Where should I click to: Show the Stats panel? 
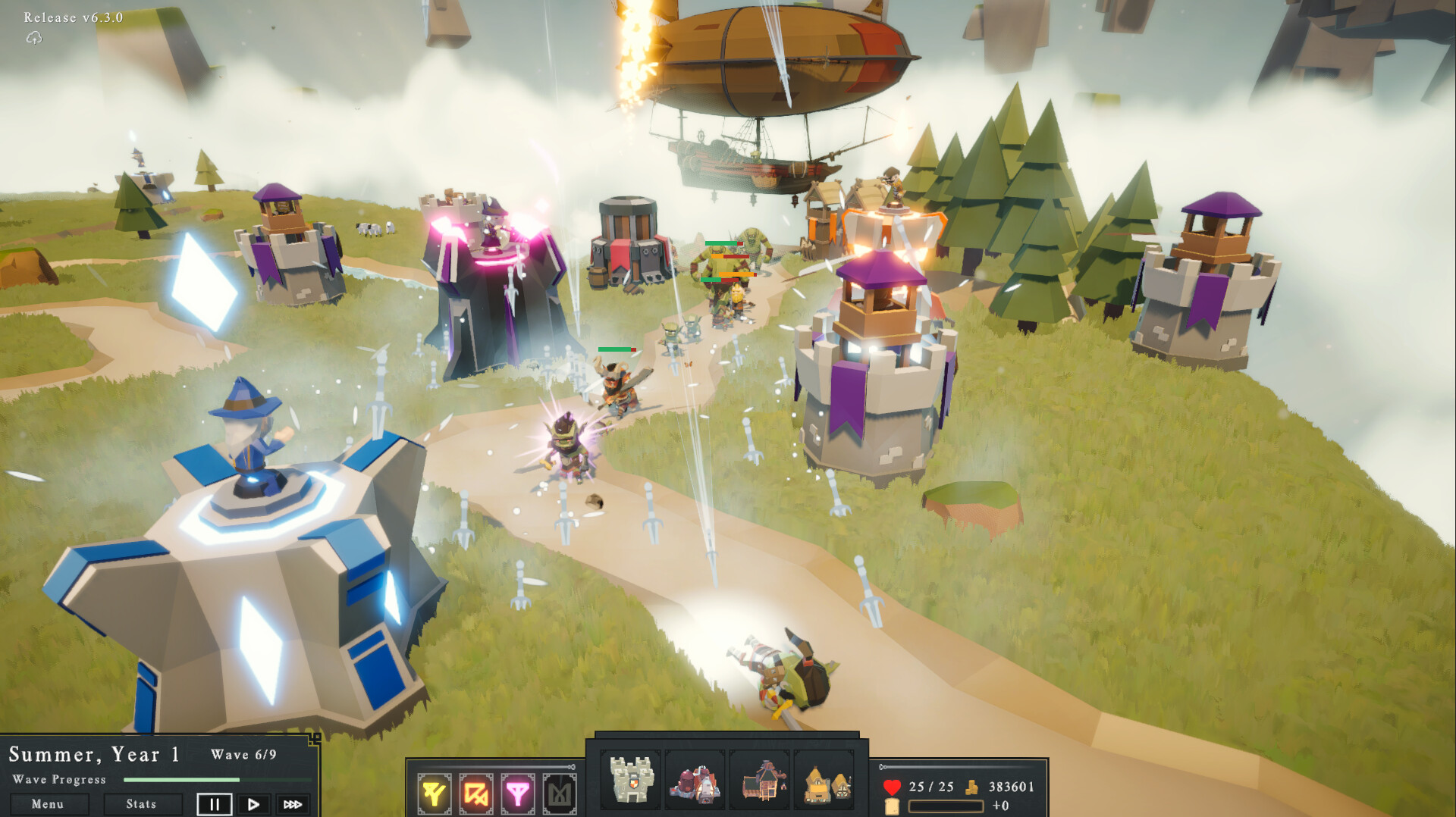[x=142, y=804]
